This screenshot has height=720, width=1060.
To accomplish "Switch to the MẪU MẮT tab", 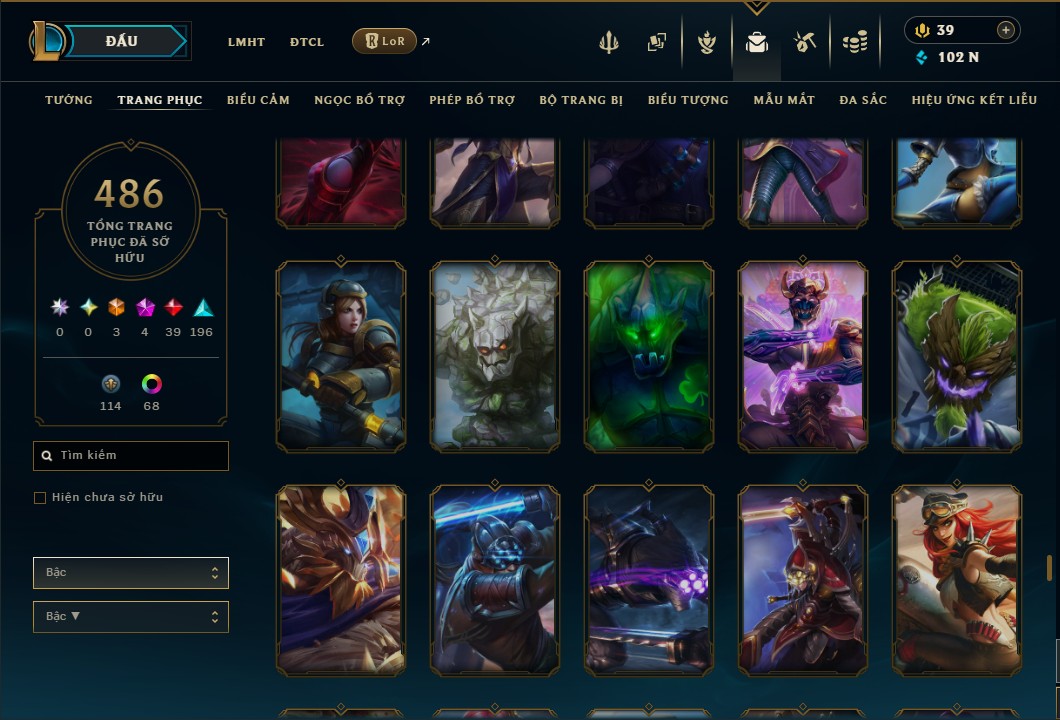I will [784, 100].
